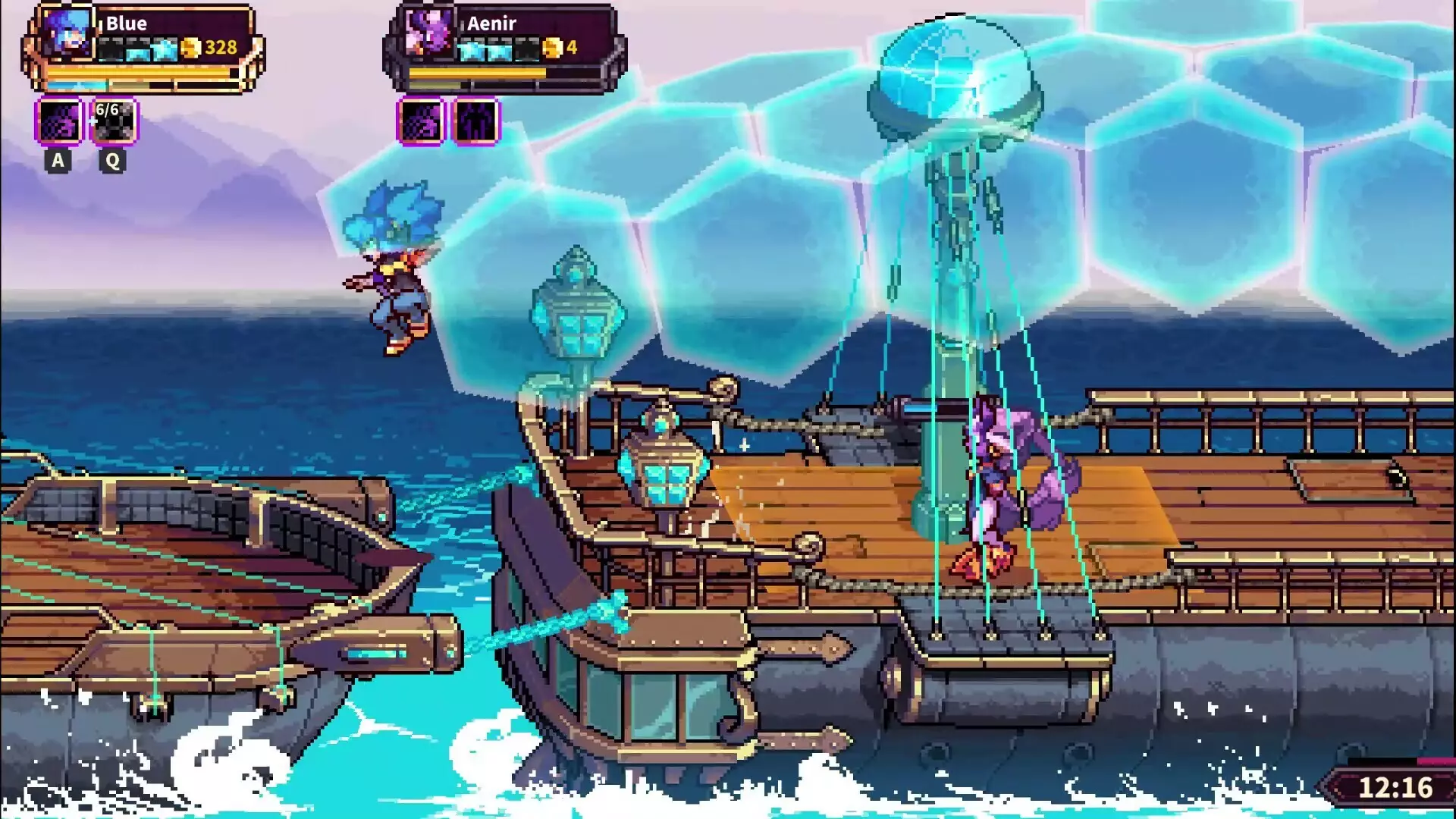
Task: Use Blue's ability showing 6/6 charges
Action: coord(114,121)
